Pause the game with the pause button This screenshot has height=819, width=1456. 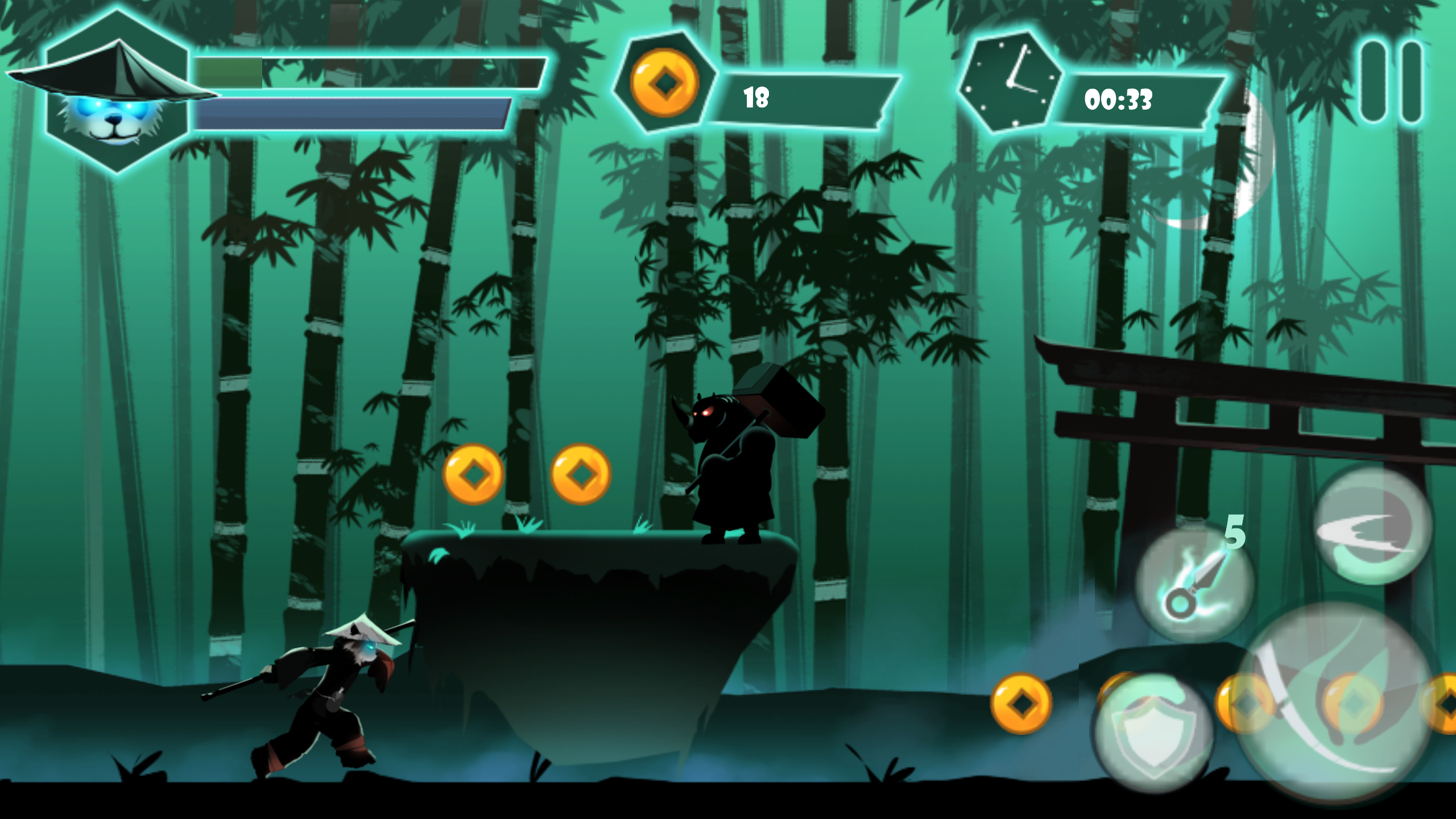click(1392, 82)
